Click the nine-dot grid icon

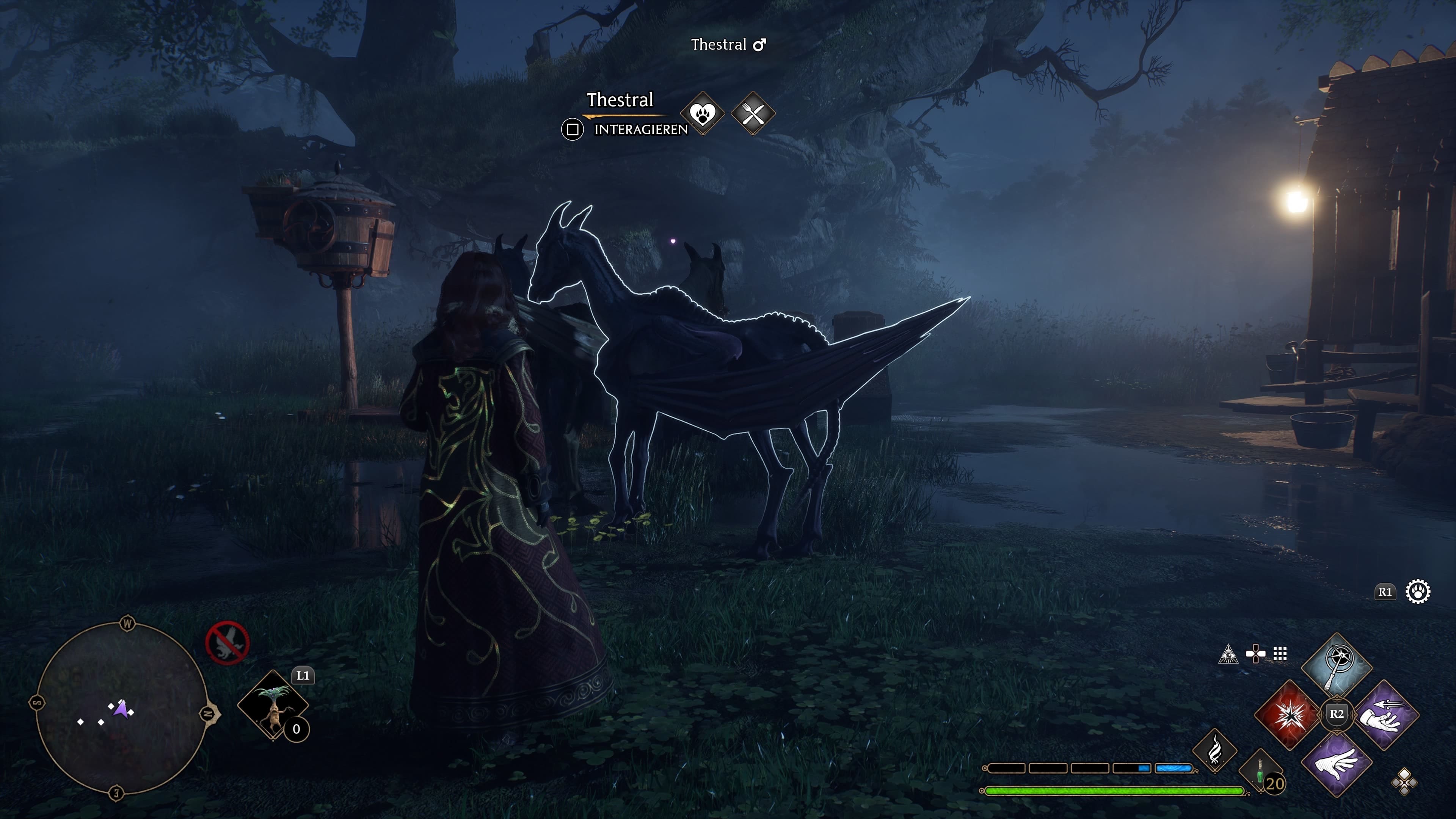(x=1280, y=654)
